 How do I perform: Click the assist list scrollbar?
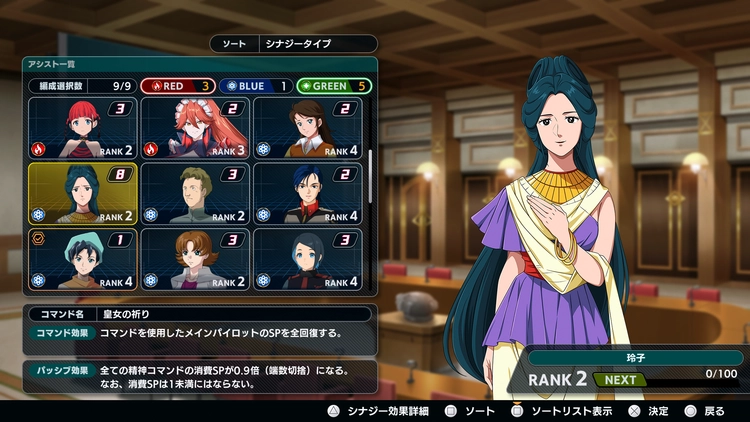click(370, 175)
